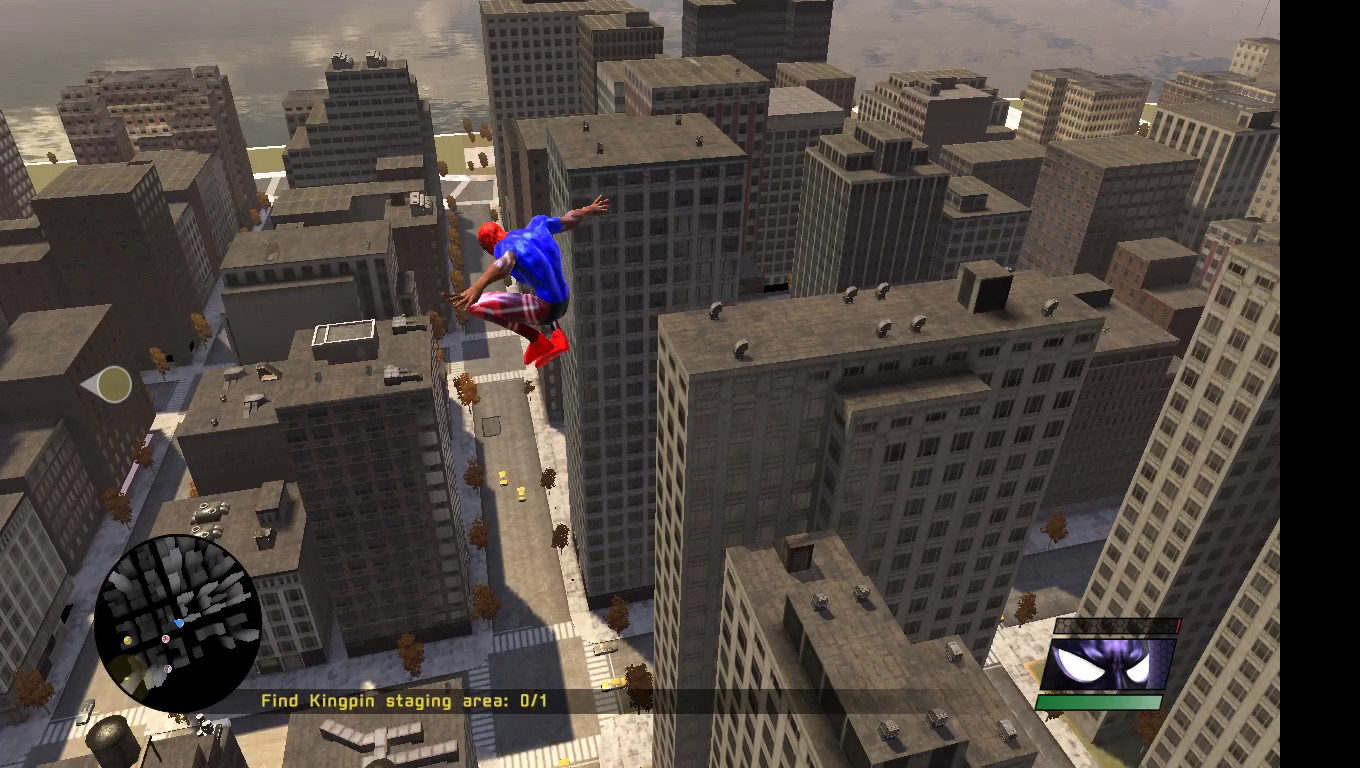This screenshot has height=768, width=1360.
Task: Click the objective text 'Find Kingpin staging area'
Action: [385, 701]
